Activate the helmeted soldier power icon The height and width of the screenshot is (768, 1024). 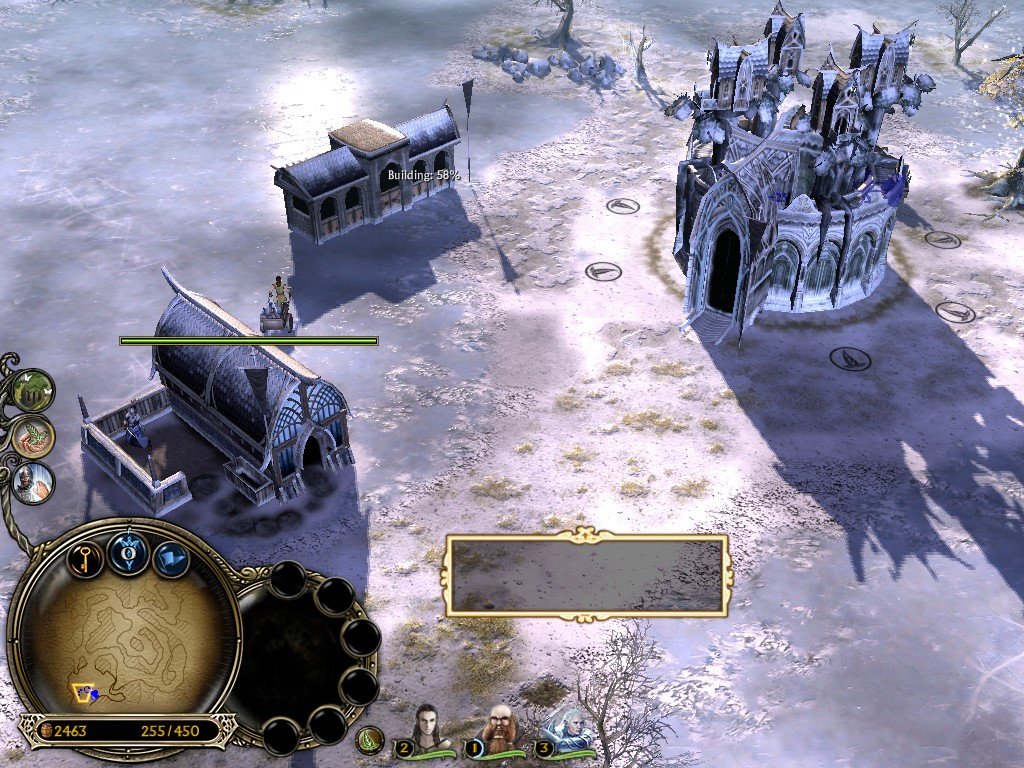(34, 483)
